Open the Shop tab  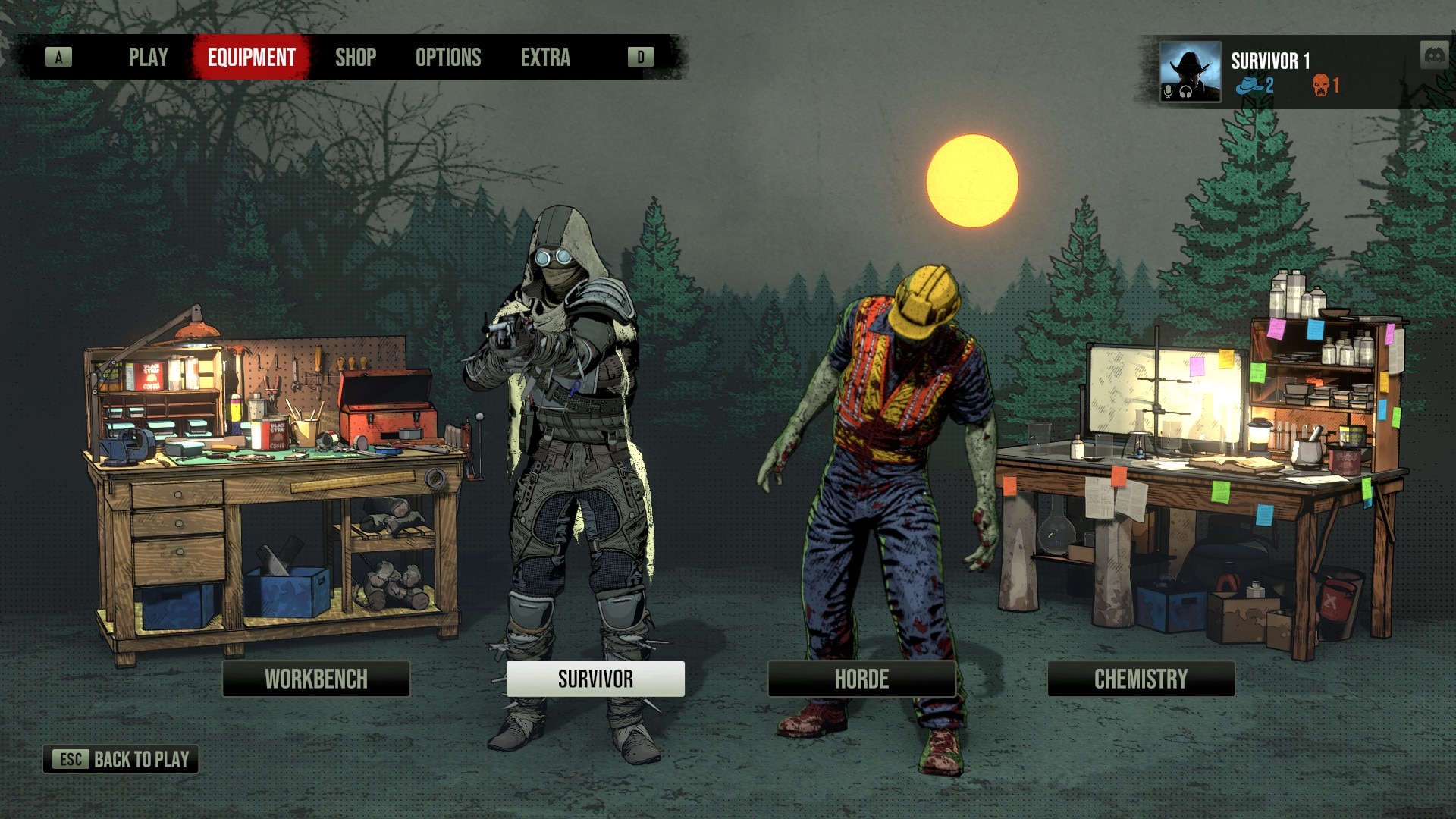pos(356,58)
